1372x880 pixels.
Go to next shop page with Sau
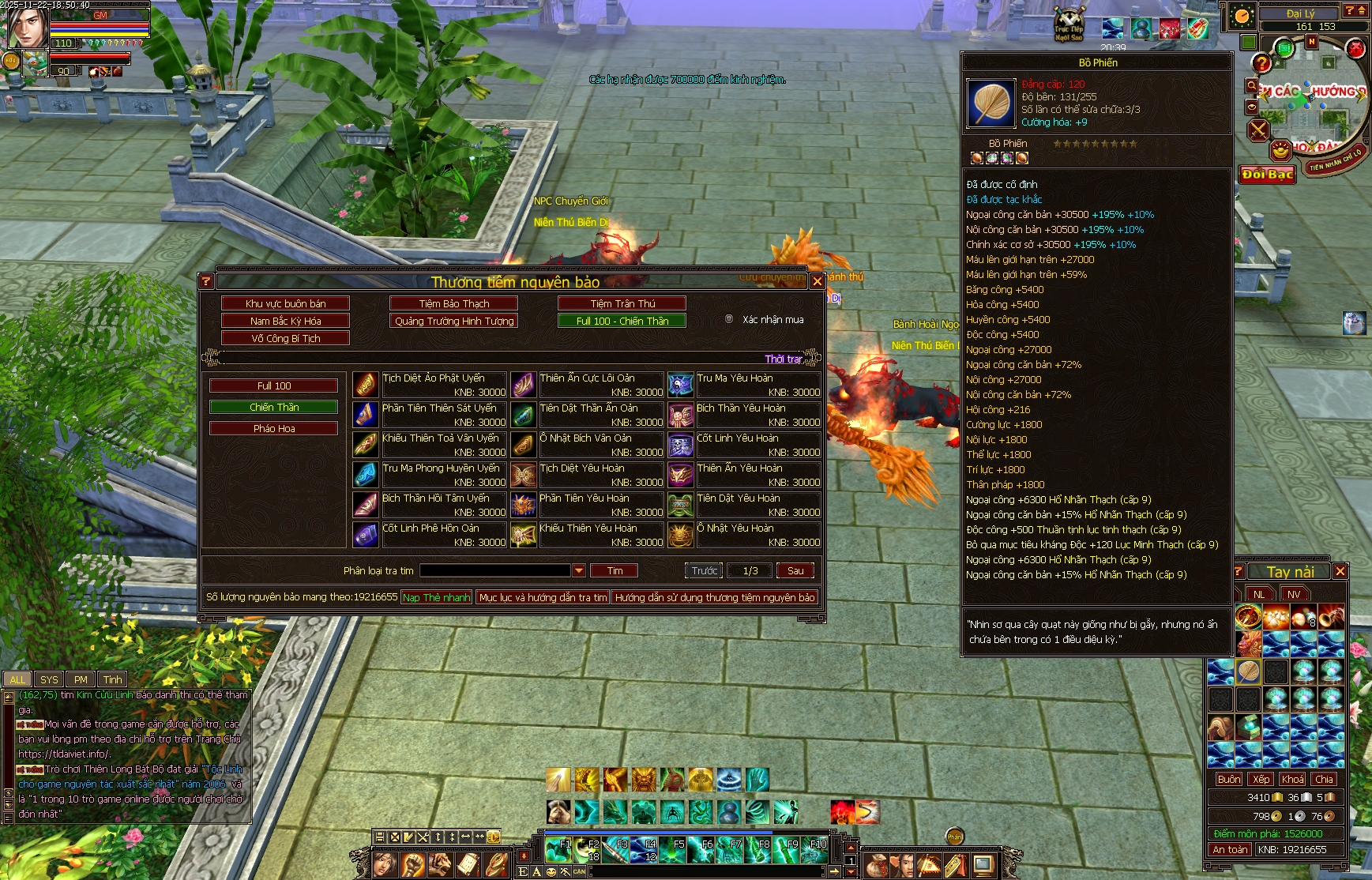tap(795, 570)
